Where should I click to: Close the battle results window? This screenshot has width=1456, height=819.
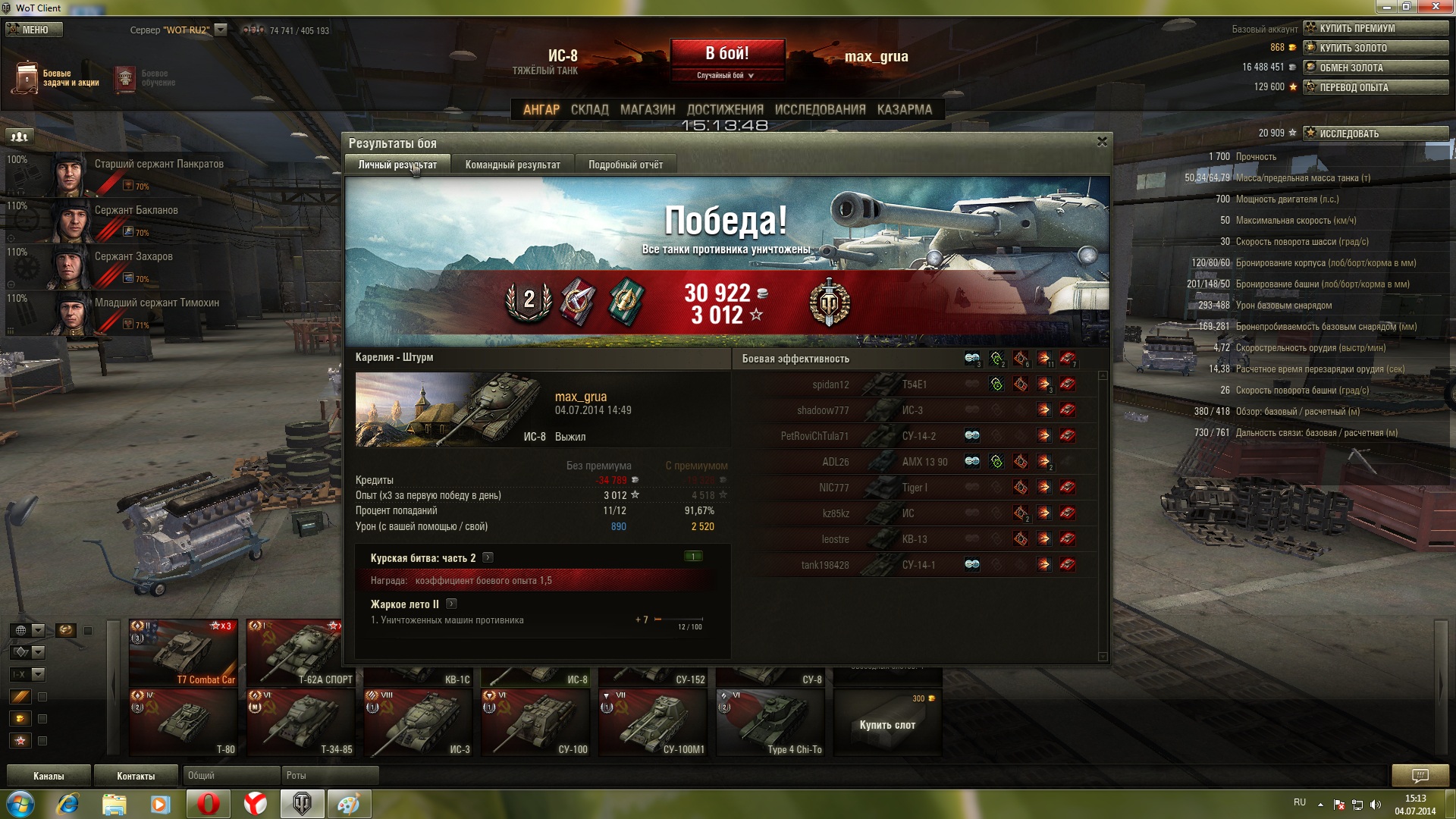(1102, 142)
